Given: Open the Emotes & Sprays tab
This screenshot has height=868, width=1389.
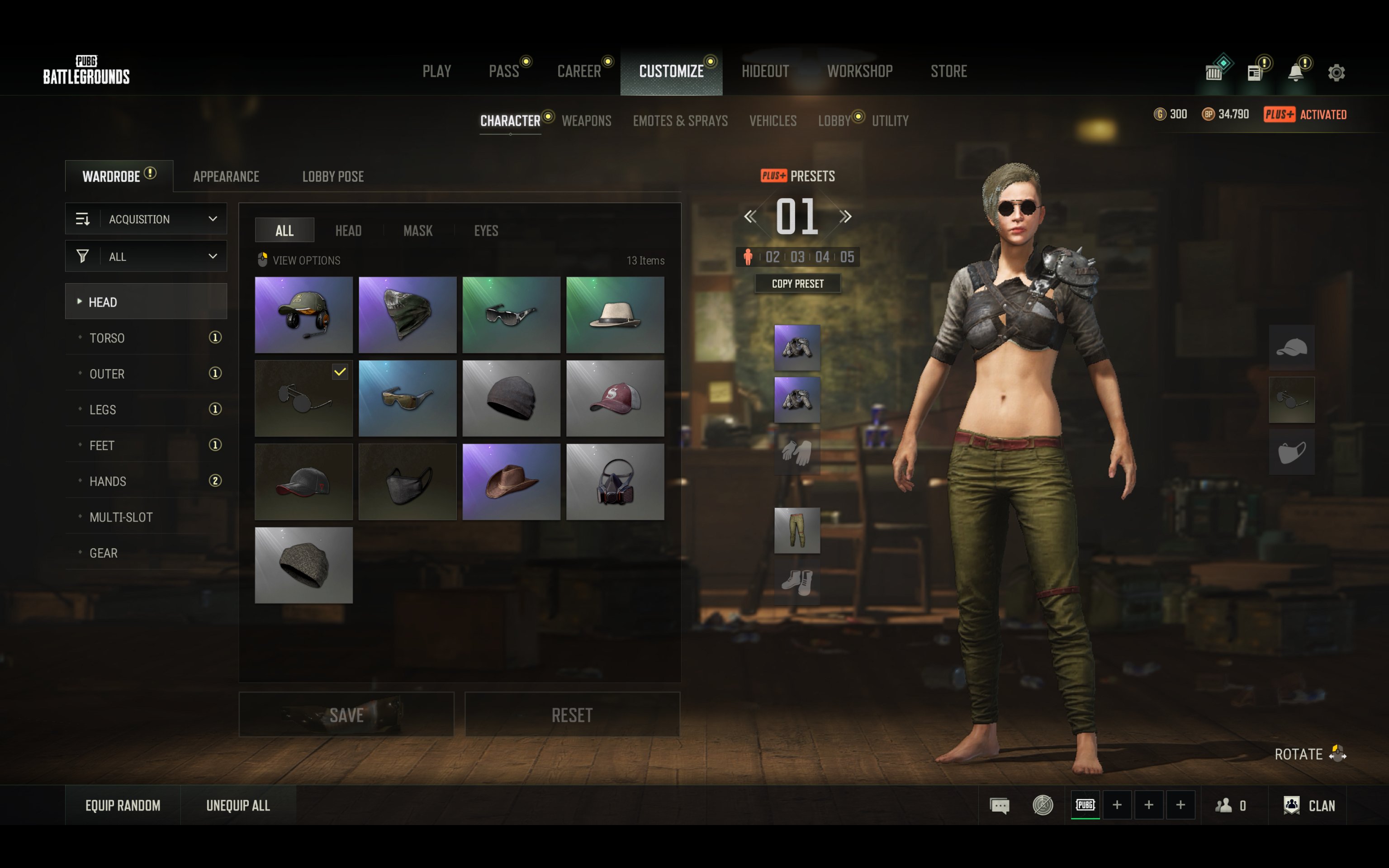Looking at the screenshot, I should coord(680,121).
